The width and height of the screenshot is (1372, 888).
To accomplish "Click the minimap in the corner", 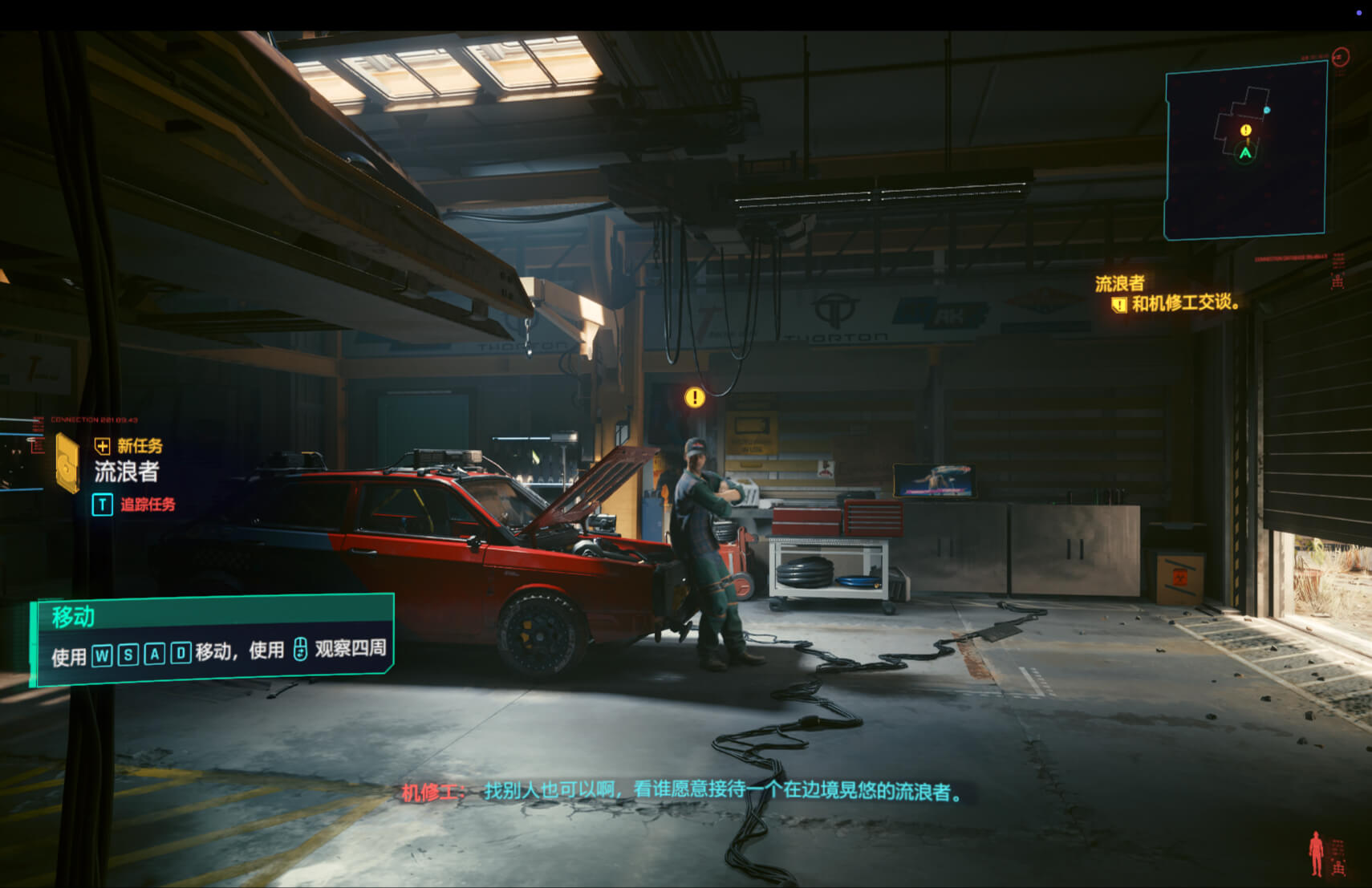I will click(x=1245, y=152).
